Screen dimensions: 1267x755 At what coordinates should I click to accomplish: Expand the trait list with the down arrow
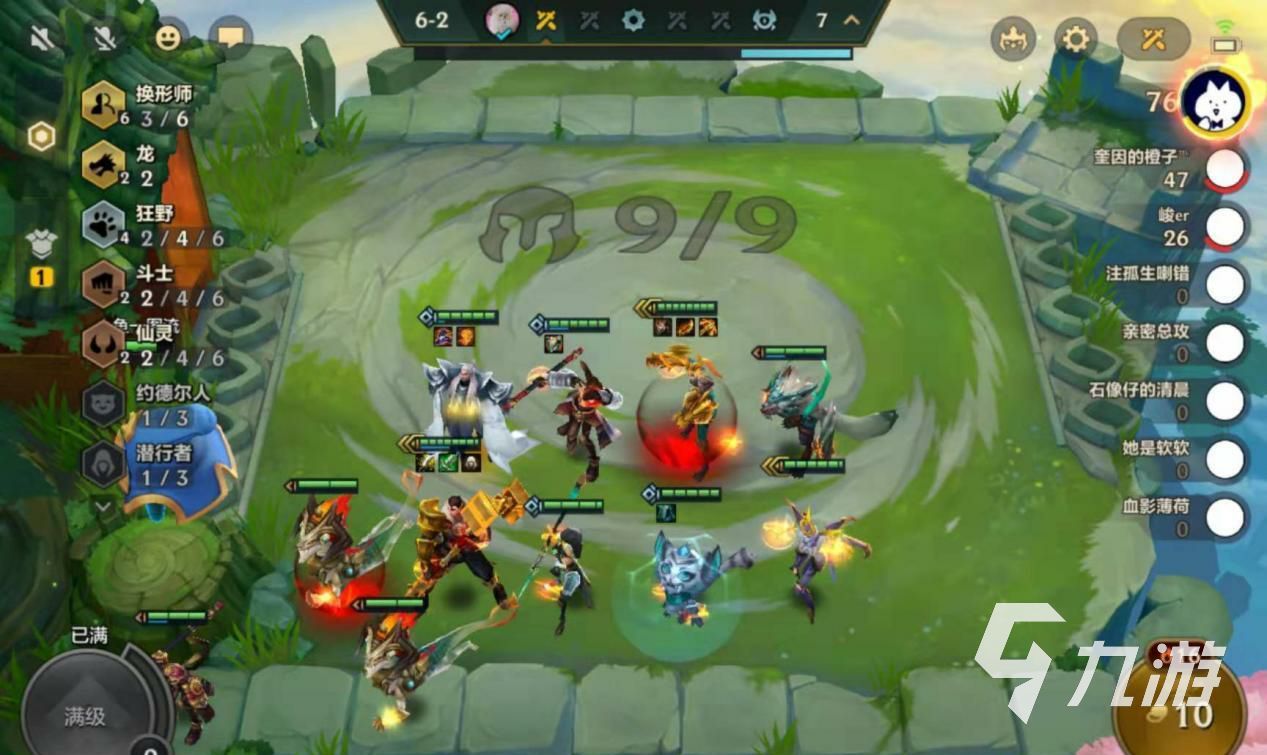click(x=104, y=507)
